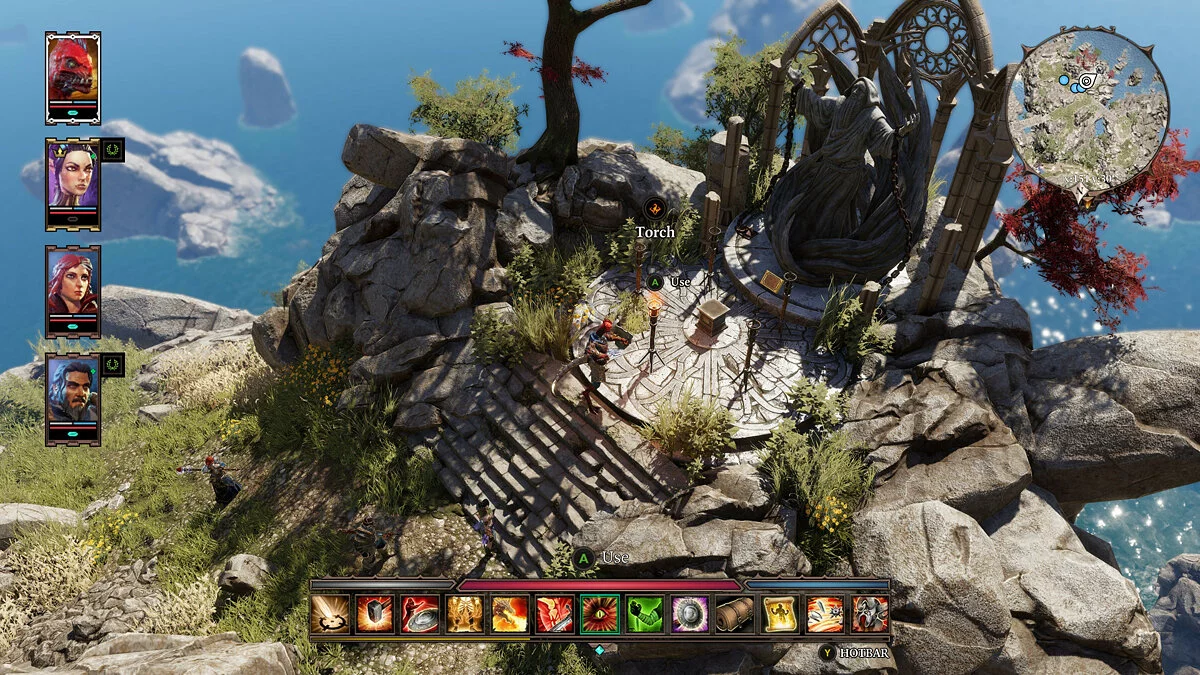The width and height of the screenshot is (1200, 675).
Task: Activate the shield throw skill
Action: tap(420, 614)
